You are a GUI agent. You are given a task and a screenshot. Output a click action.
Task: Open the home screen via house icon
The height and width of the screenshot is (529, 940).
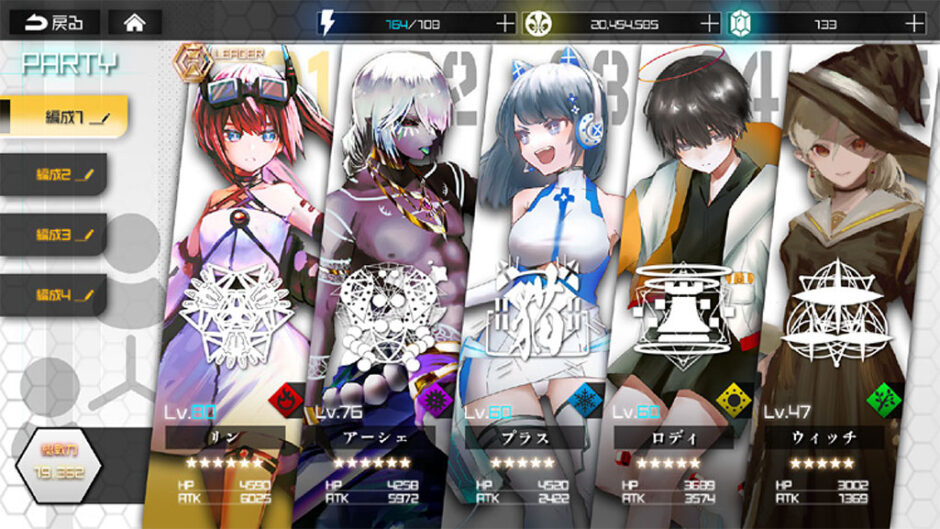point(135,22)
